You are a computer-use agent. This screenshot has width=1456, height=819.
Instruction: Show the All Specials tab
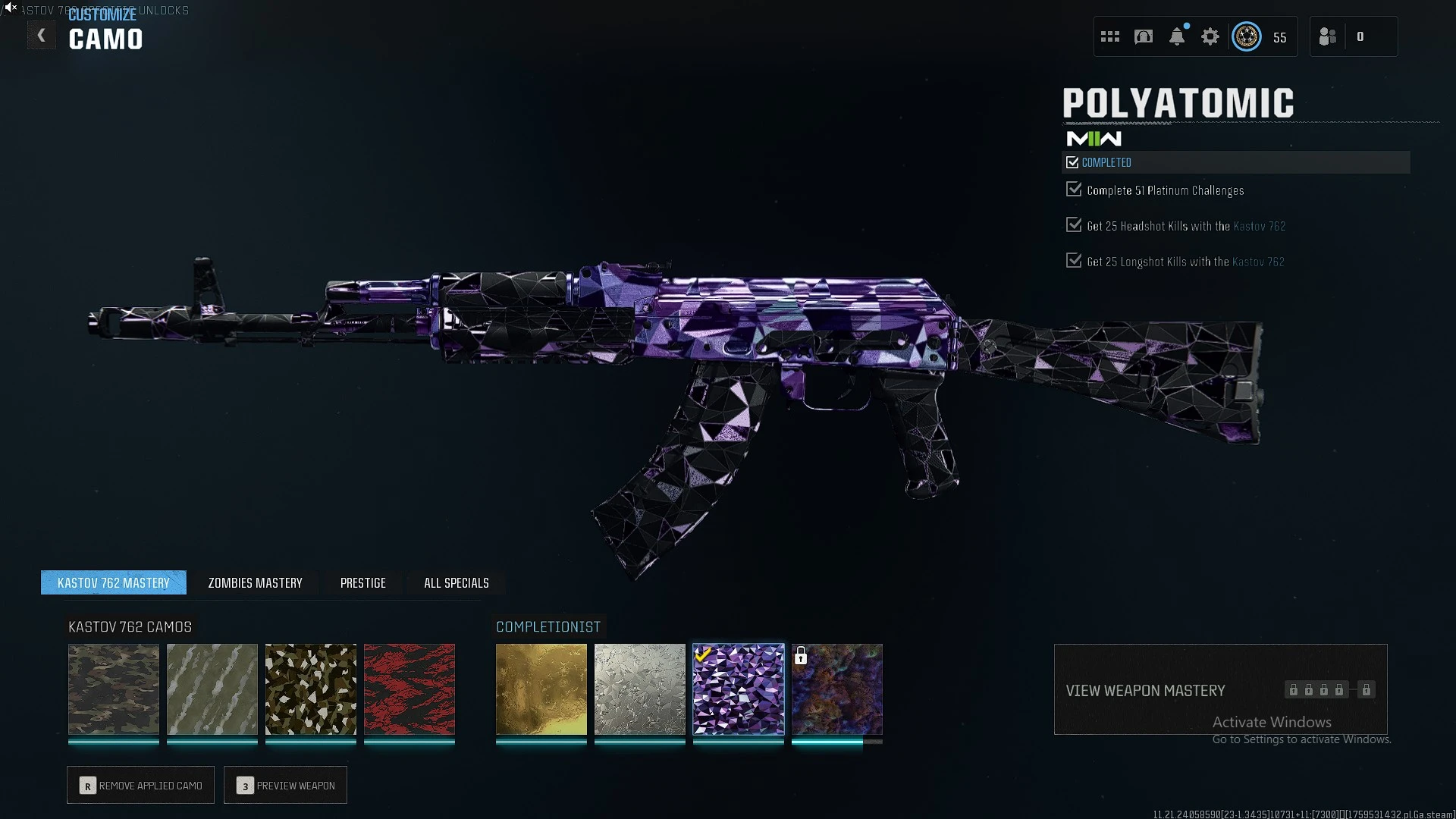[x=456, y=582]
